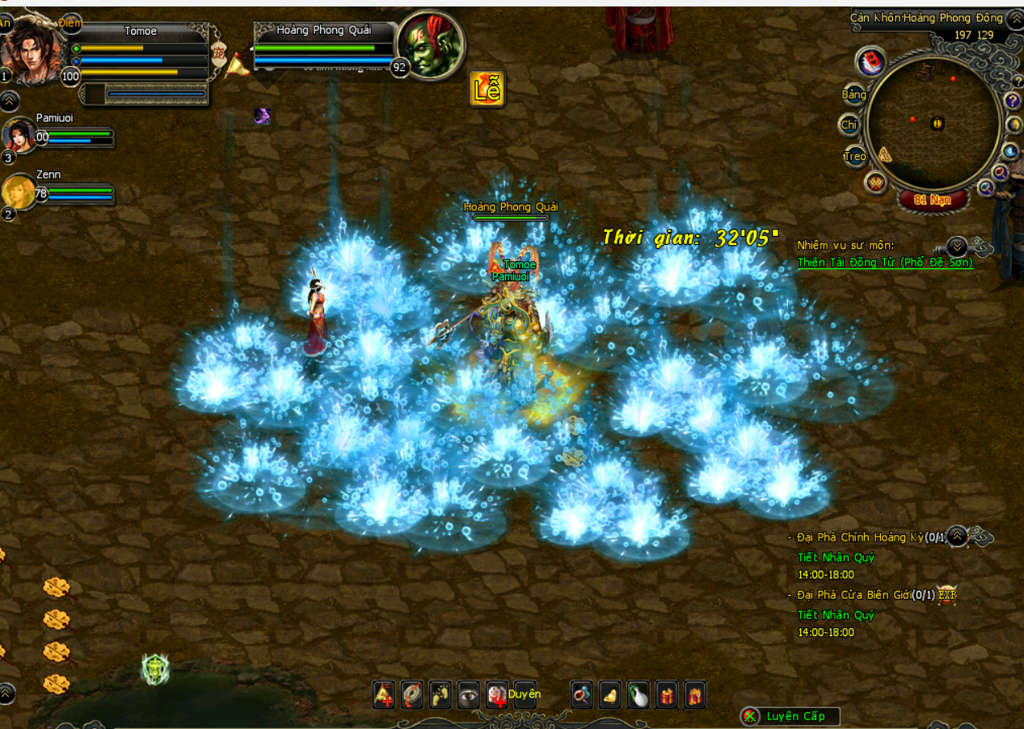The height and width of the screenshot is (729, 1024).
Task: Open the purple question mark help button
Action: pyautogui.click(x=1011, y=101)
